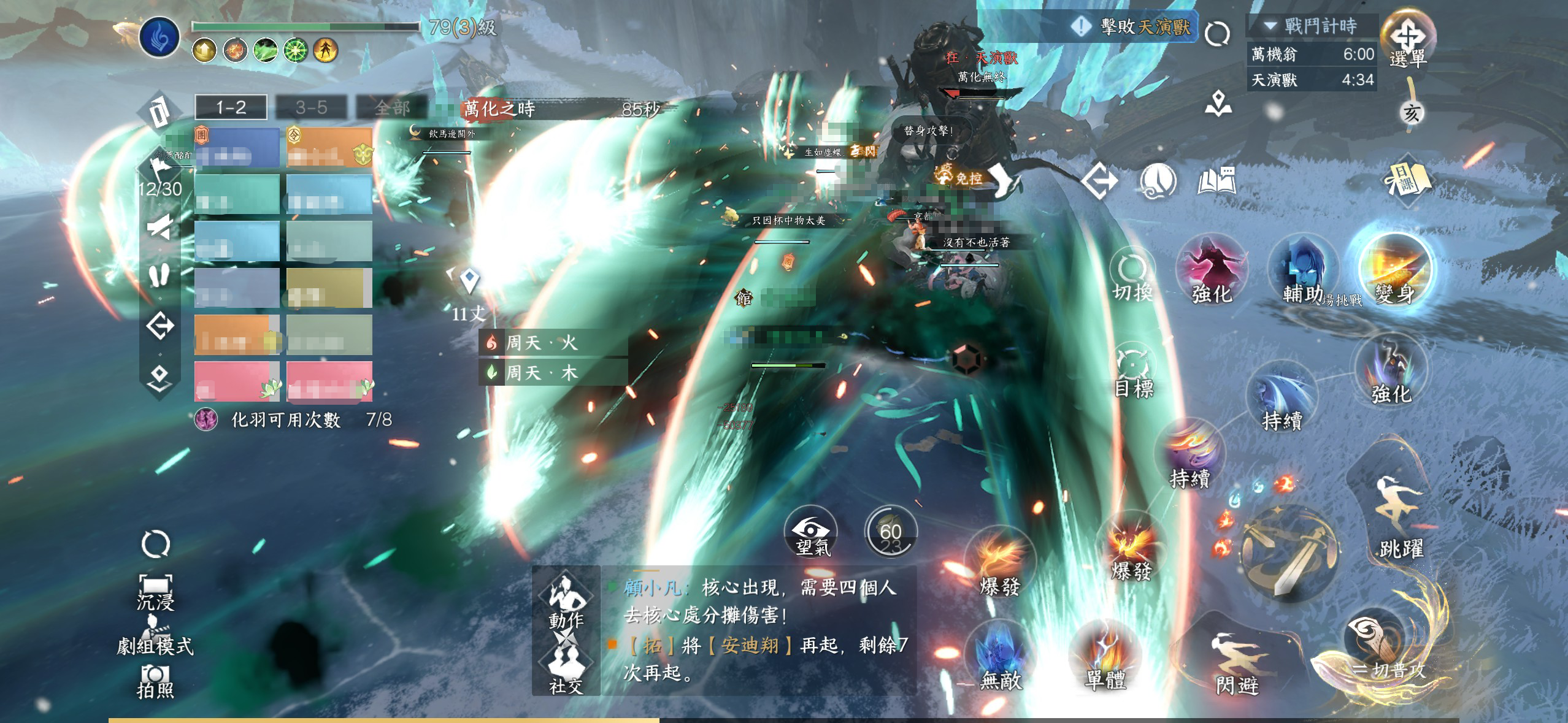Cast the 單體 single-target skill

pos(1105,656)
